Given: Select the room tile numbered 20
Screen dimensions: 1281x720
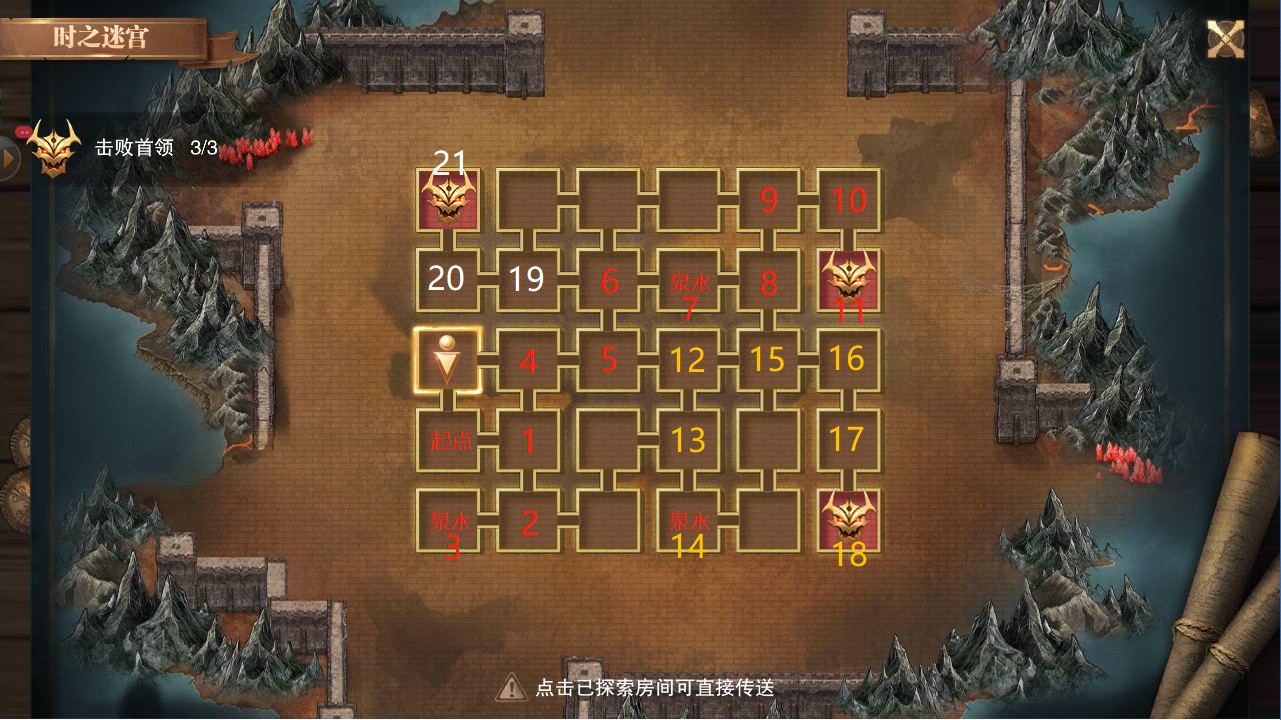Looking at the screenshot, I should tap(448, 280).
